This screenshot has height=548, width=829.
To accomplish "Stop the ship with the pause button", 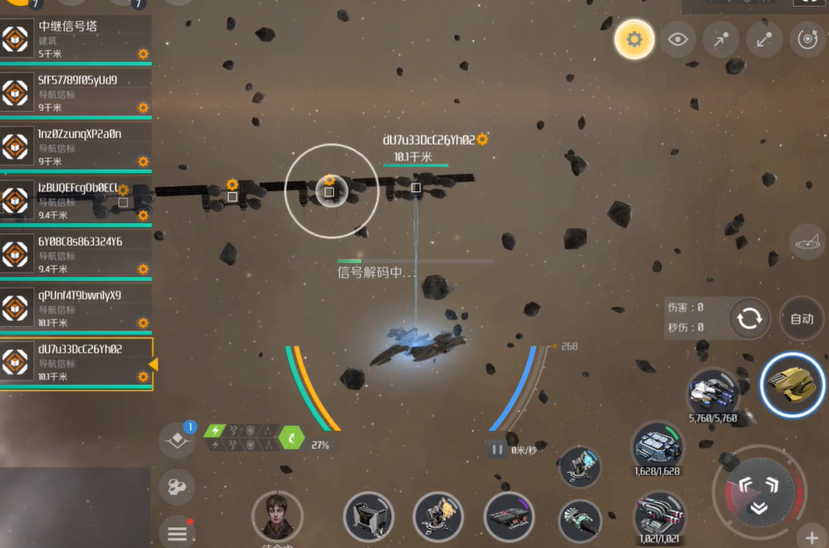I will (497, 450).
